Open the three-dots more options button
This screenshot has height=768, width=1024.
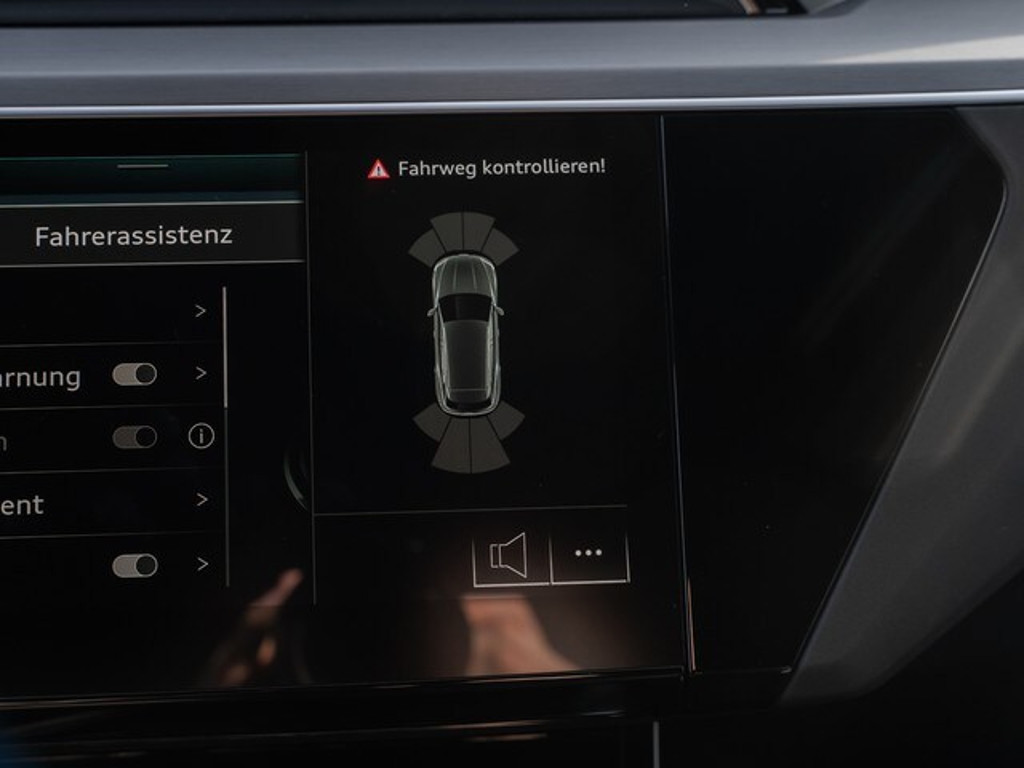(589, 553)
